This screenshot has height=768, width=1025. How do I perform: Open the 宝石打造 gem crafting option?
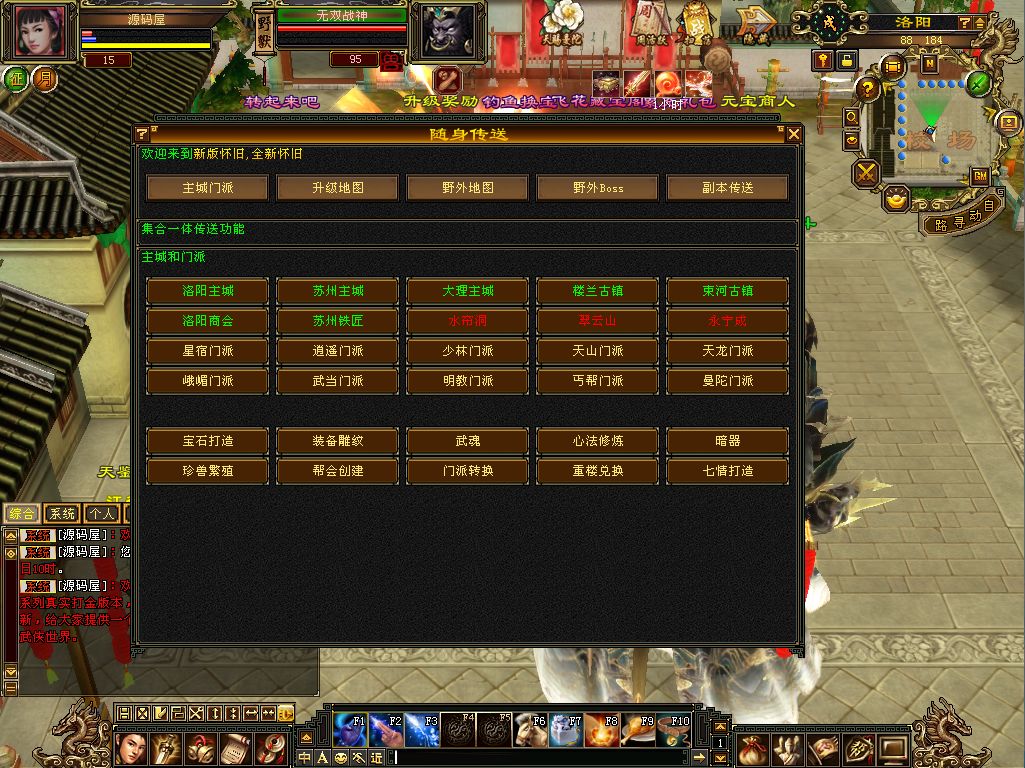point(208,440)
